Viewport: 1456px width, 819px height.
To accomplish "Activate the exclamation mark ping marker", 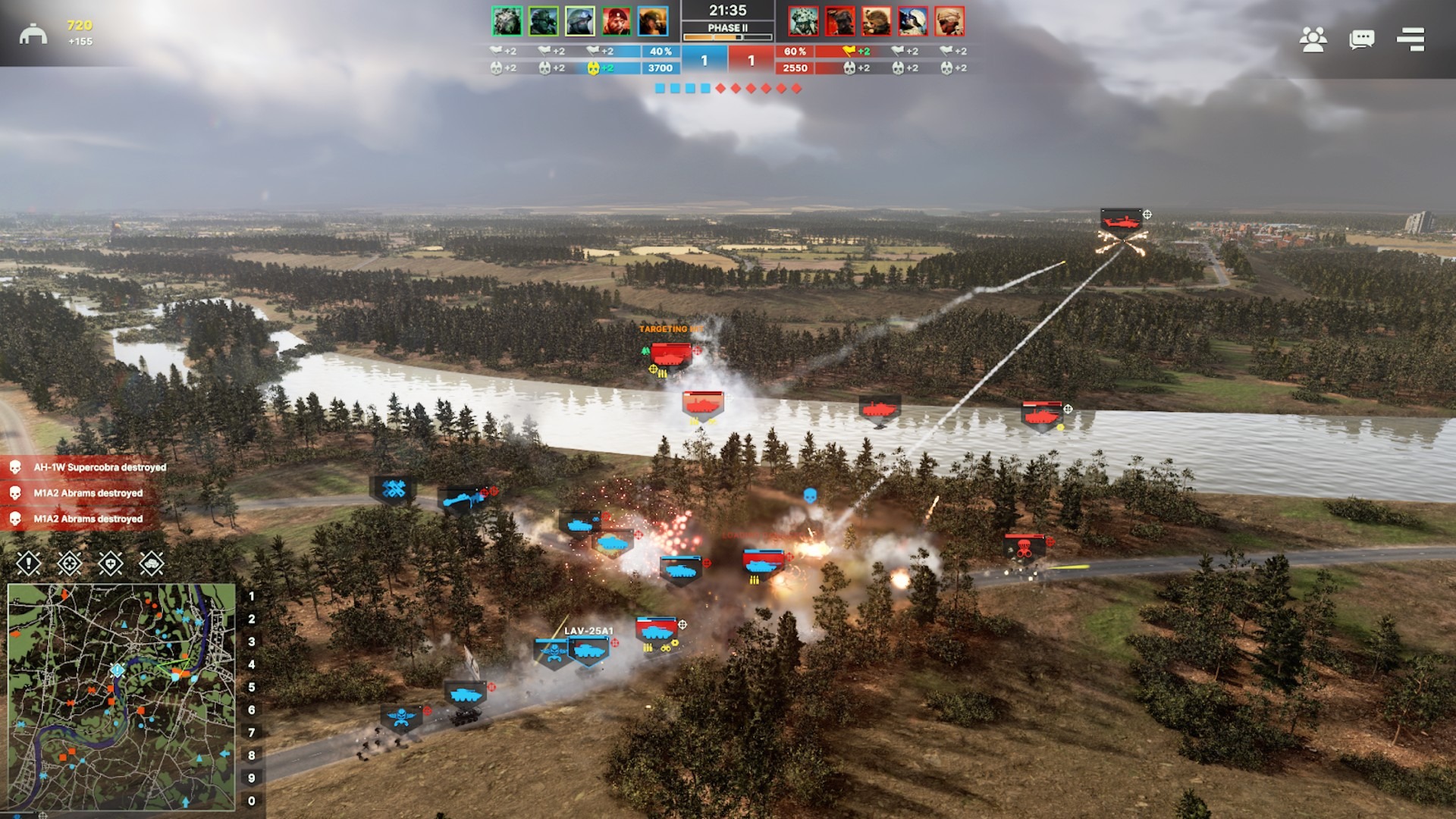I will 29,563.
